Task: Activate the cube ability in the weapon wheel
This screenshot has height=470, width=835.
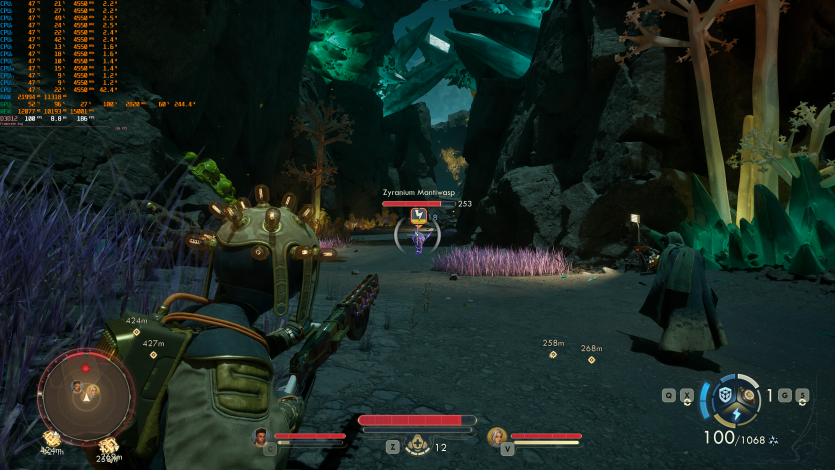Action: coord(726,395)
